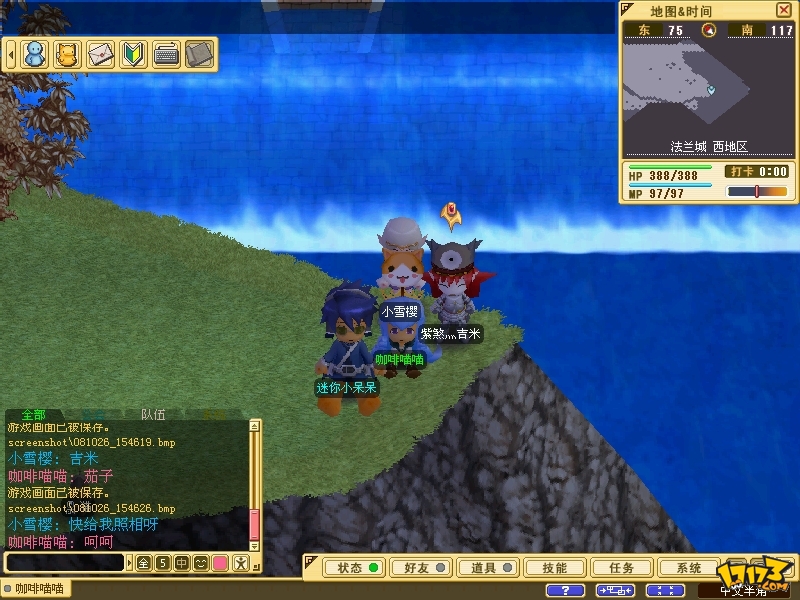The height and width of the screenshot is (600, 800).
Task: Click the green beginner leaf shield icon
Action: tap(133, 54)
